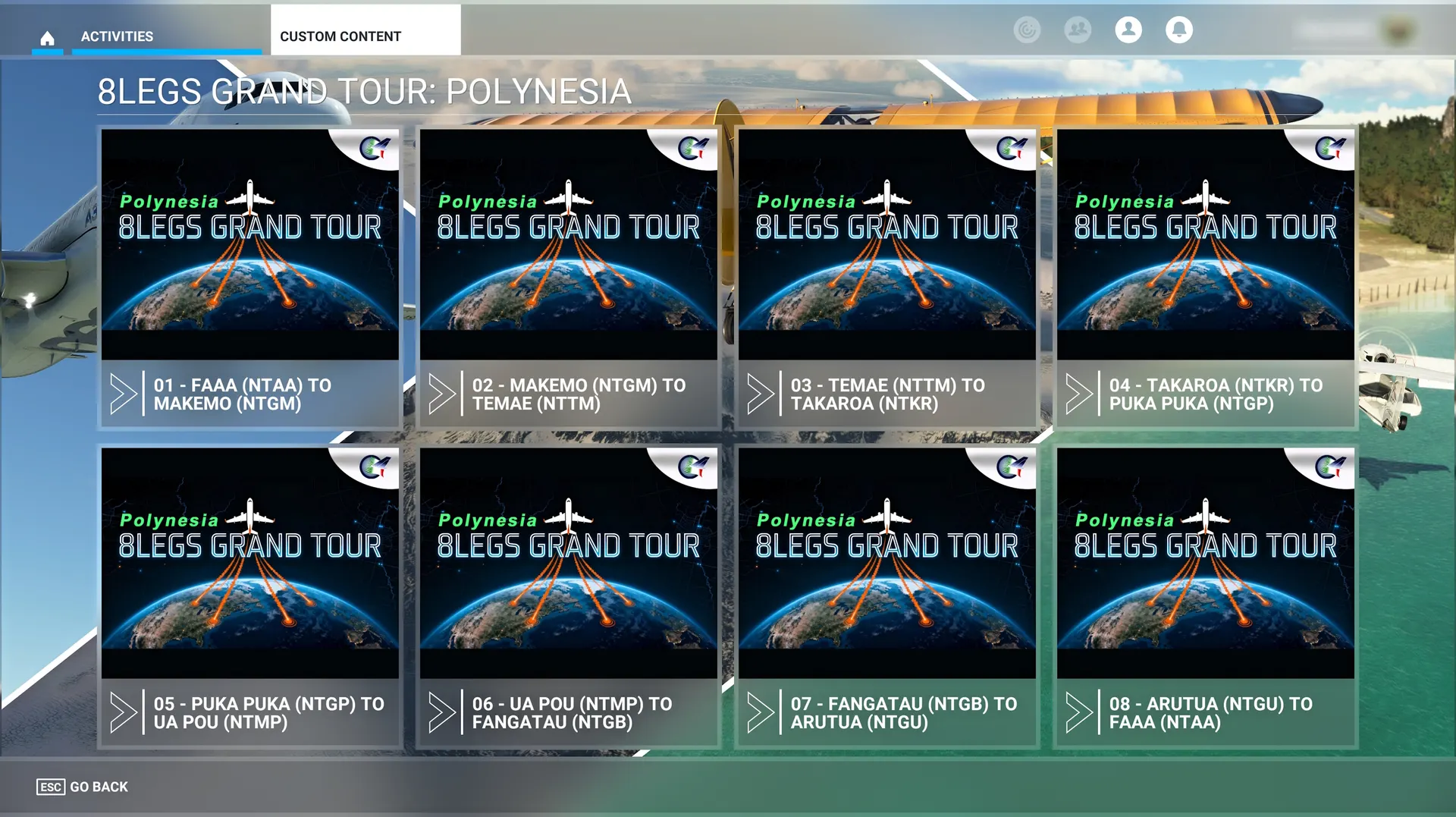
Task: Click the Go Back button
Action: [x=83, y=787]
